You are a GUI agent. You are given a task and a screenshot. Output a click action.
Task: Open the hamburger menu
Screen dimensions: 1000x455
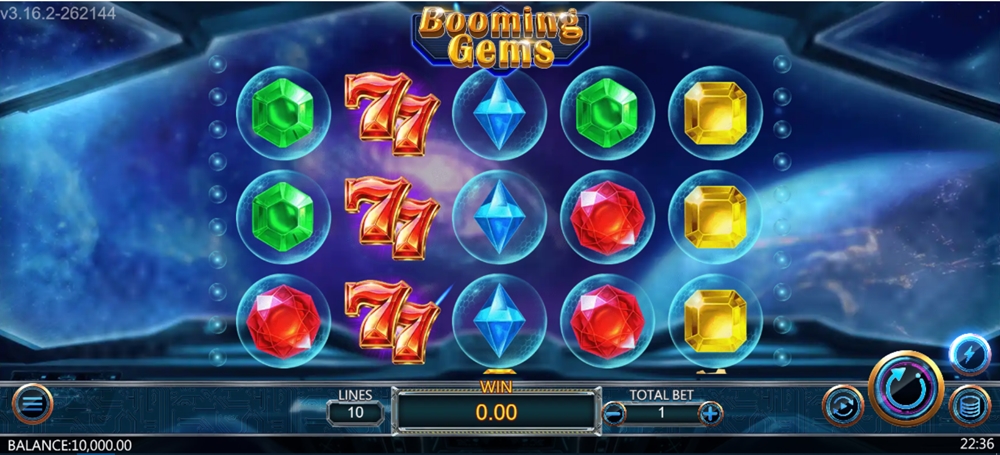(x=32, y=405)
